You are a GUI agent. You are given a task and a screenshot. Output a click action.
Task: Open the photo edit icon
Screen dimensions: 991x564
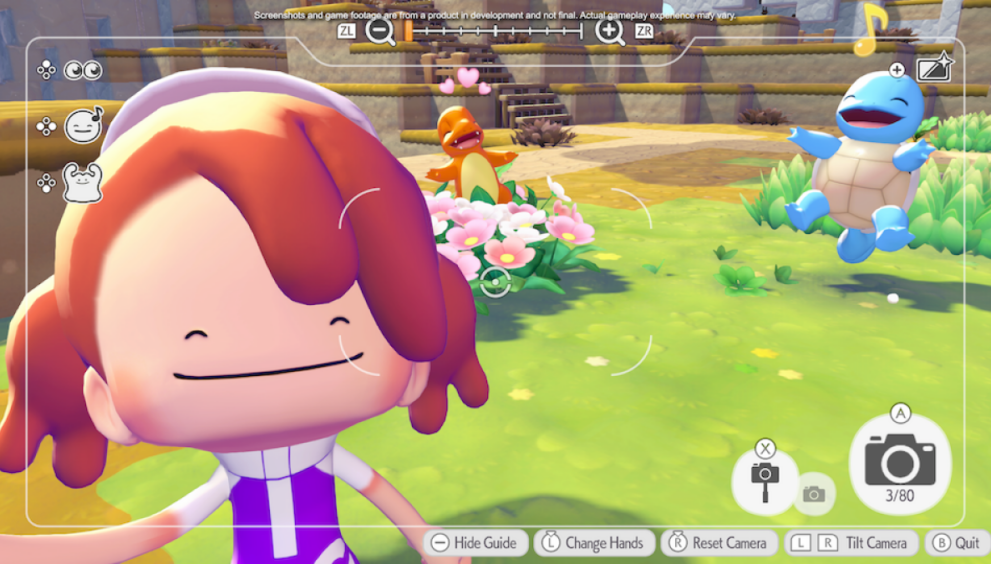pyautogui.click(x=934, y=68)
